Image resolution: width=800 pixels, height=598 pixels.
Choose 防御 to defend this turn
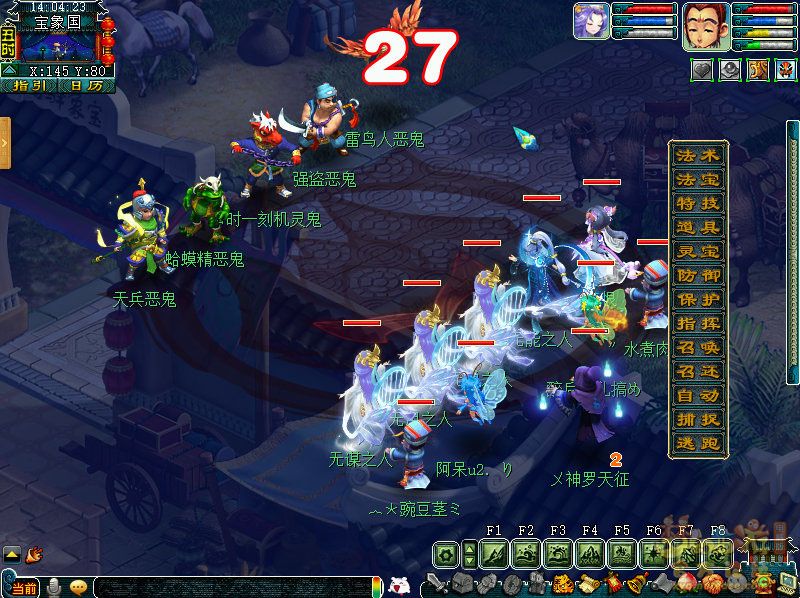[698, 275]
